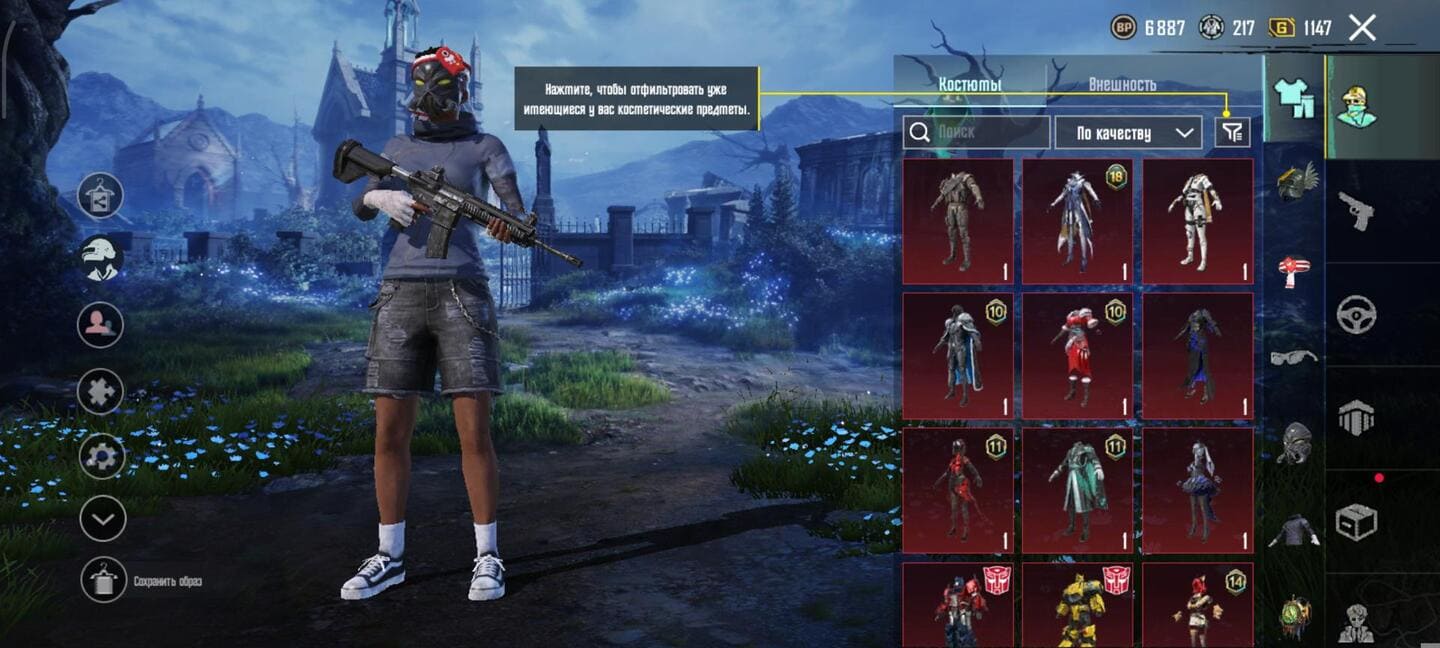The image size is (1440, 648).
Task: Switch to the Костюмы tab
Action: coord(969,84)
